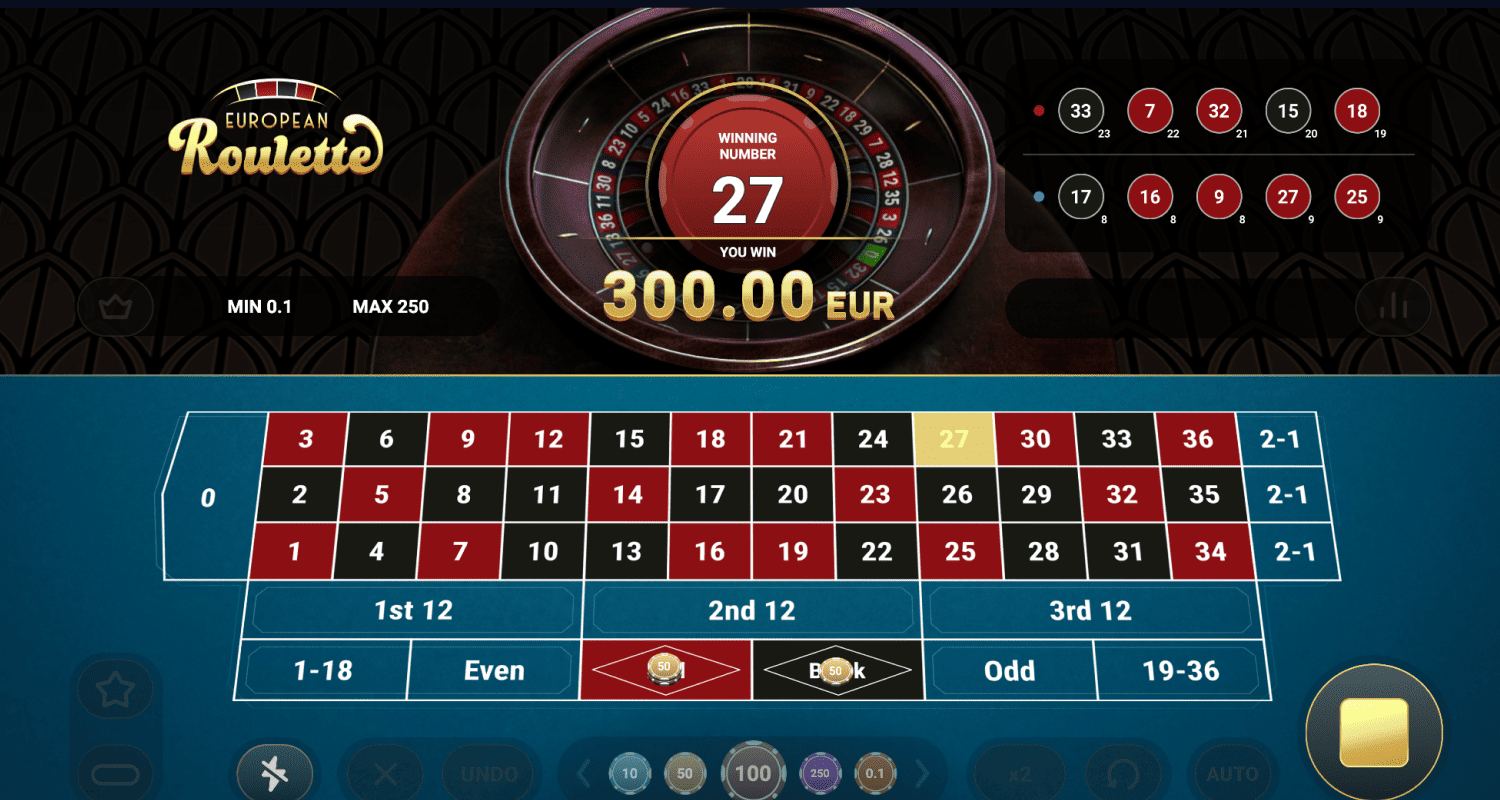
Task: Choose the 10 value chip
Action: coord(629,773)
